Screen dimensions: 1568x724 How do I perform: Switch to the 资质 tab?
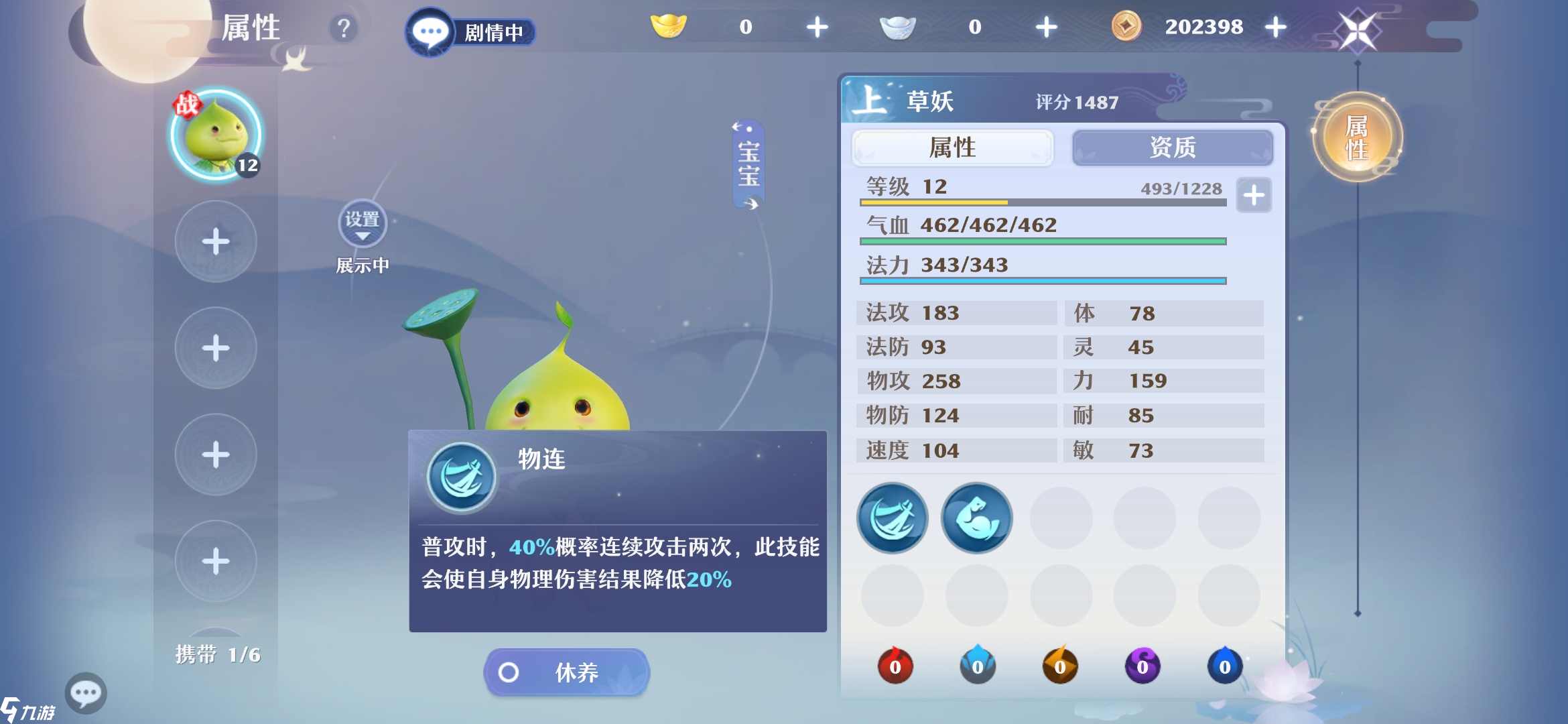click(x=1175, y=148)
